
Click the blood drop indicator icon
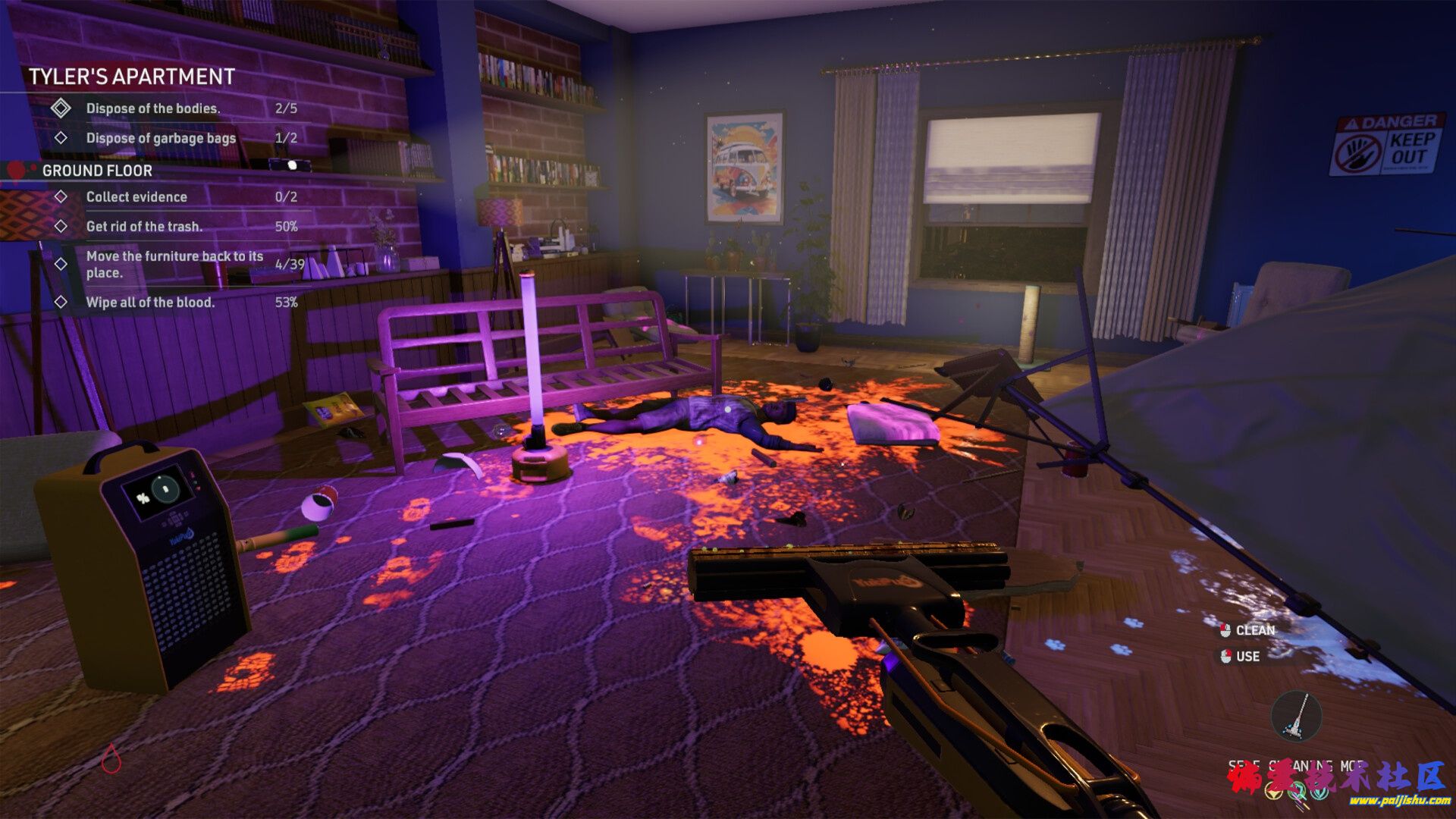(111, 758)
